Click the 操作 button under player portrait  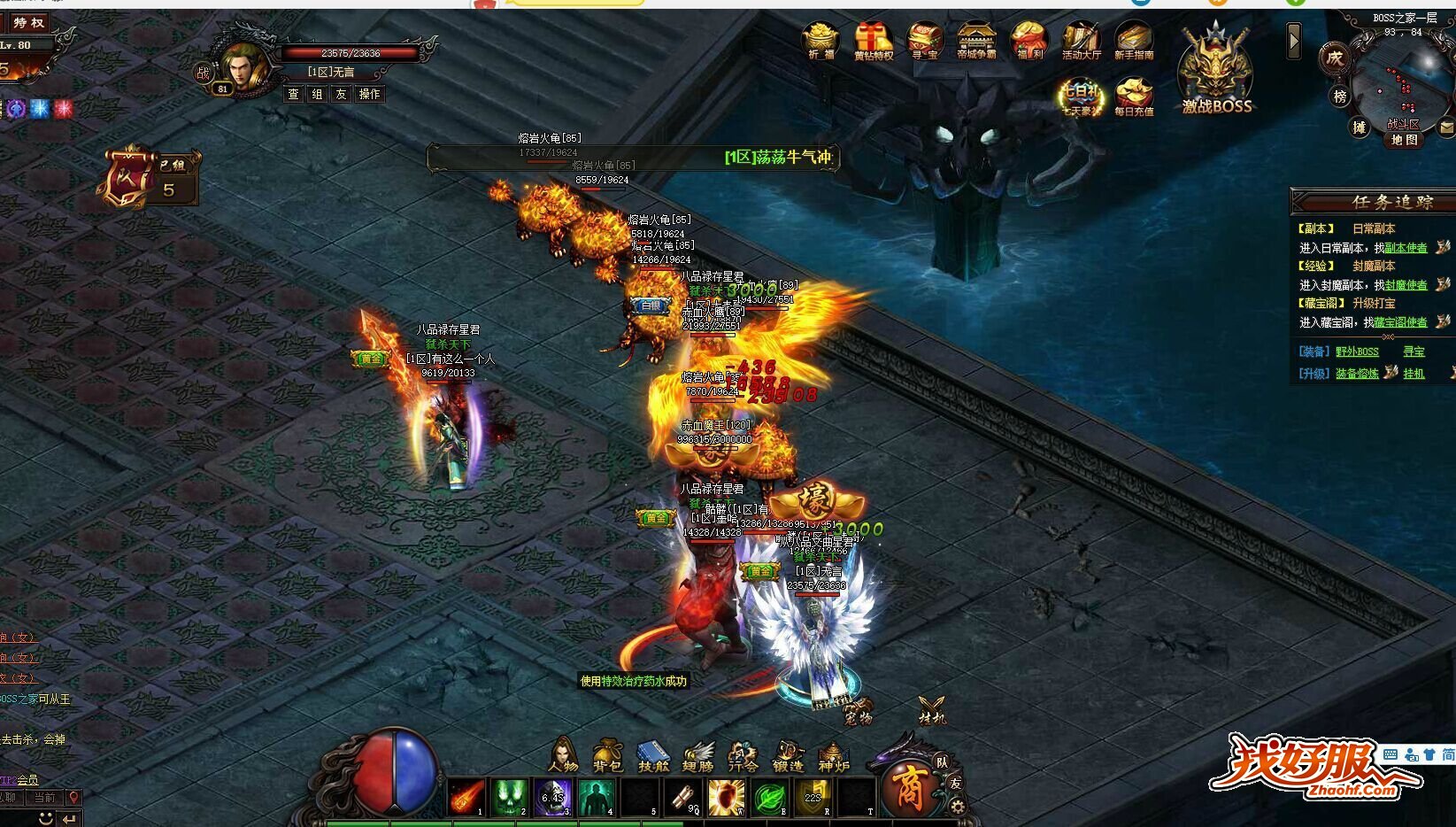(x=369, y=94)
